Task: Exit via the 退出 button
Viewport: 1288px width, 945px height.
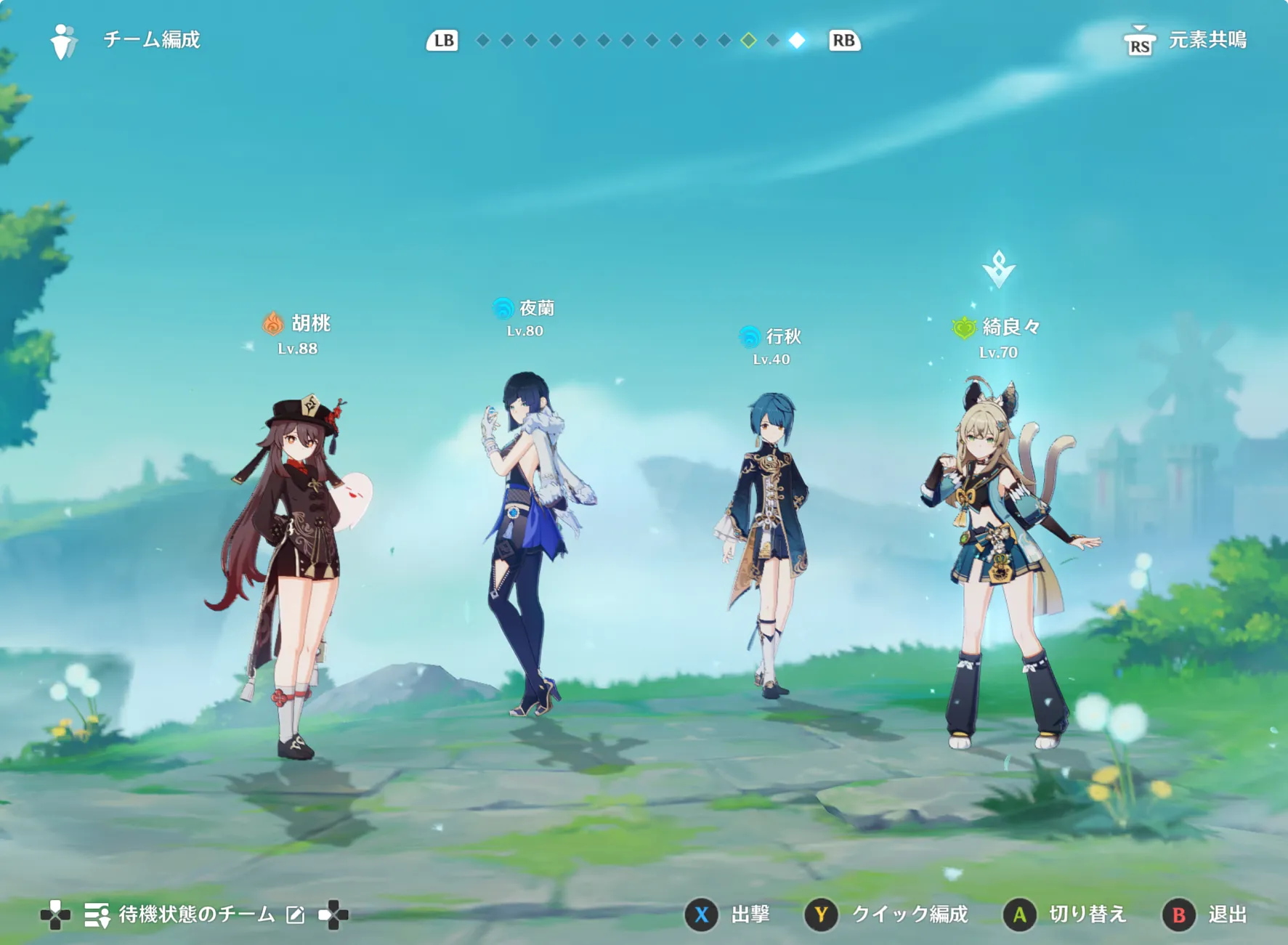Action: tap(1206, 914)
